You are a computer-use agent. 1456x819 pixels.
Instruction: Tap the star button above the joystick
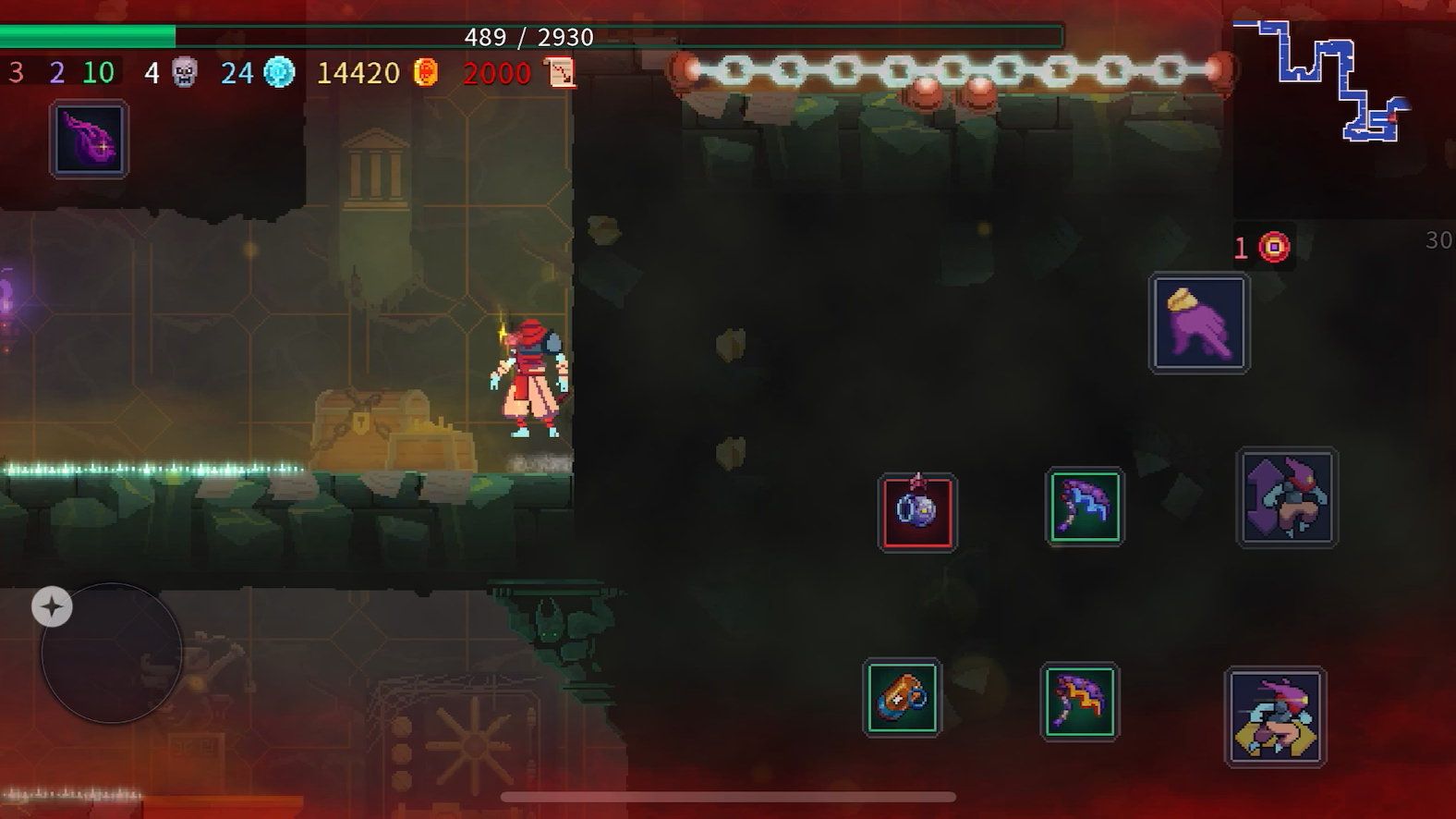tap(52, 607)
